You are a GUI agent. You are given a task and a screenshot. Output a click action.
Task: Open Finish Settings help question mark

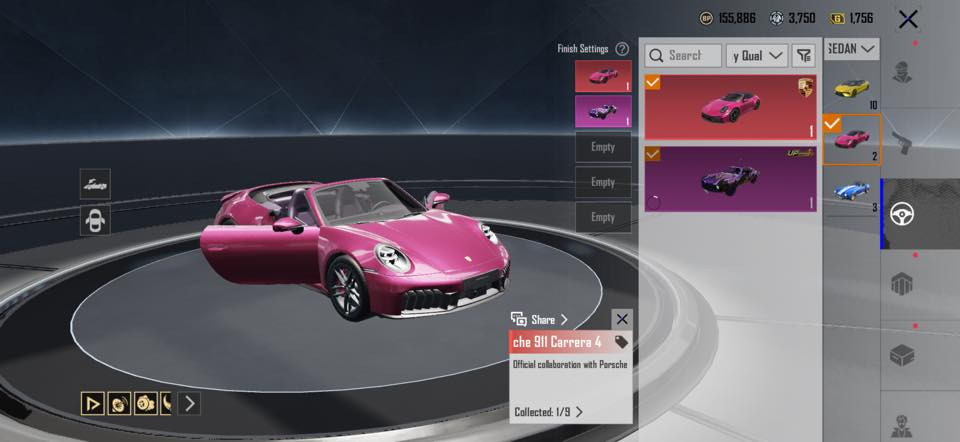pos(622,48)
